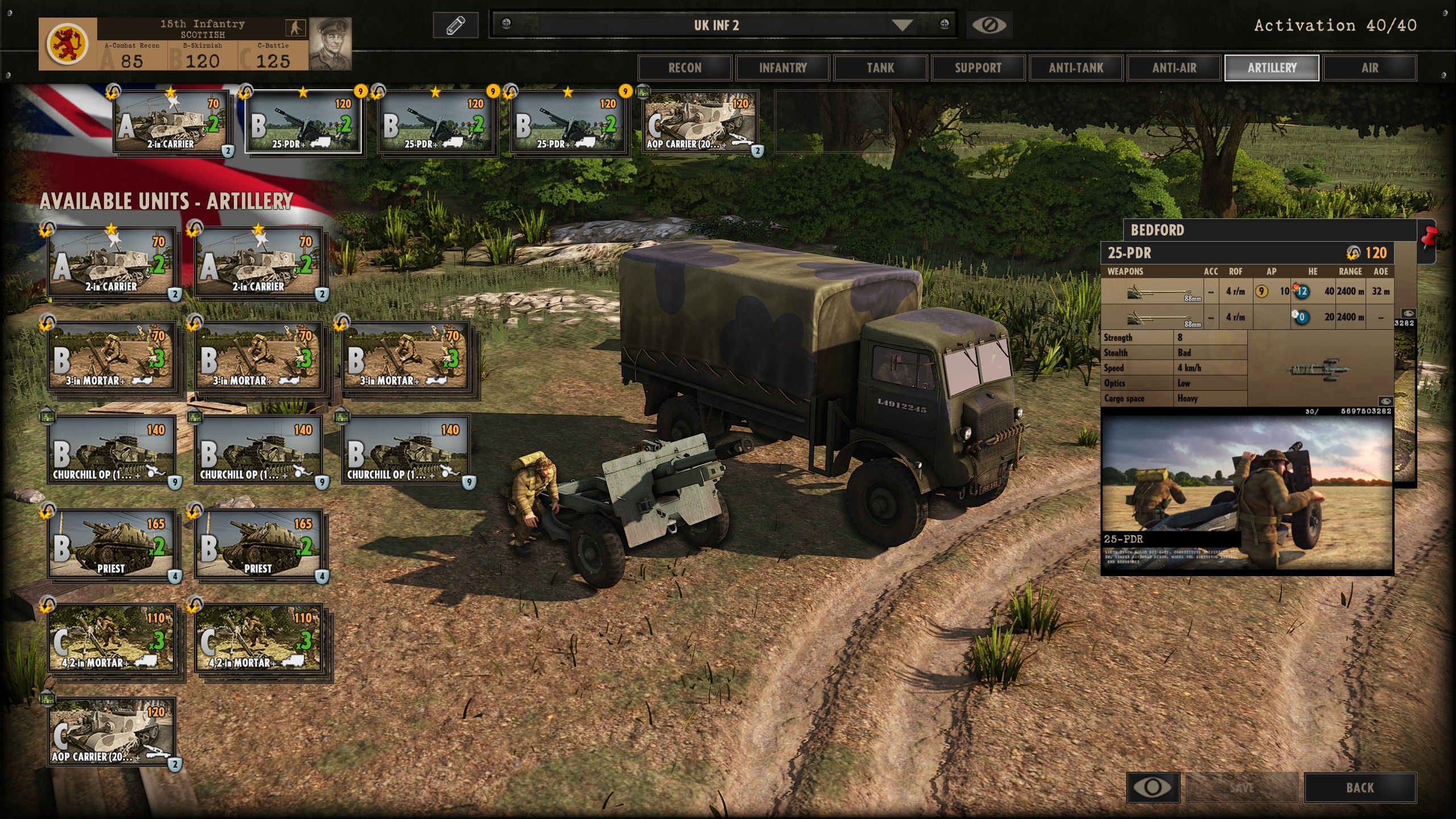
Task: Pick a Churchill OP available unit card
Action: click(x=111, y=450)
